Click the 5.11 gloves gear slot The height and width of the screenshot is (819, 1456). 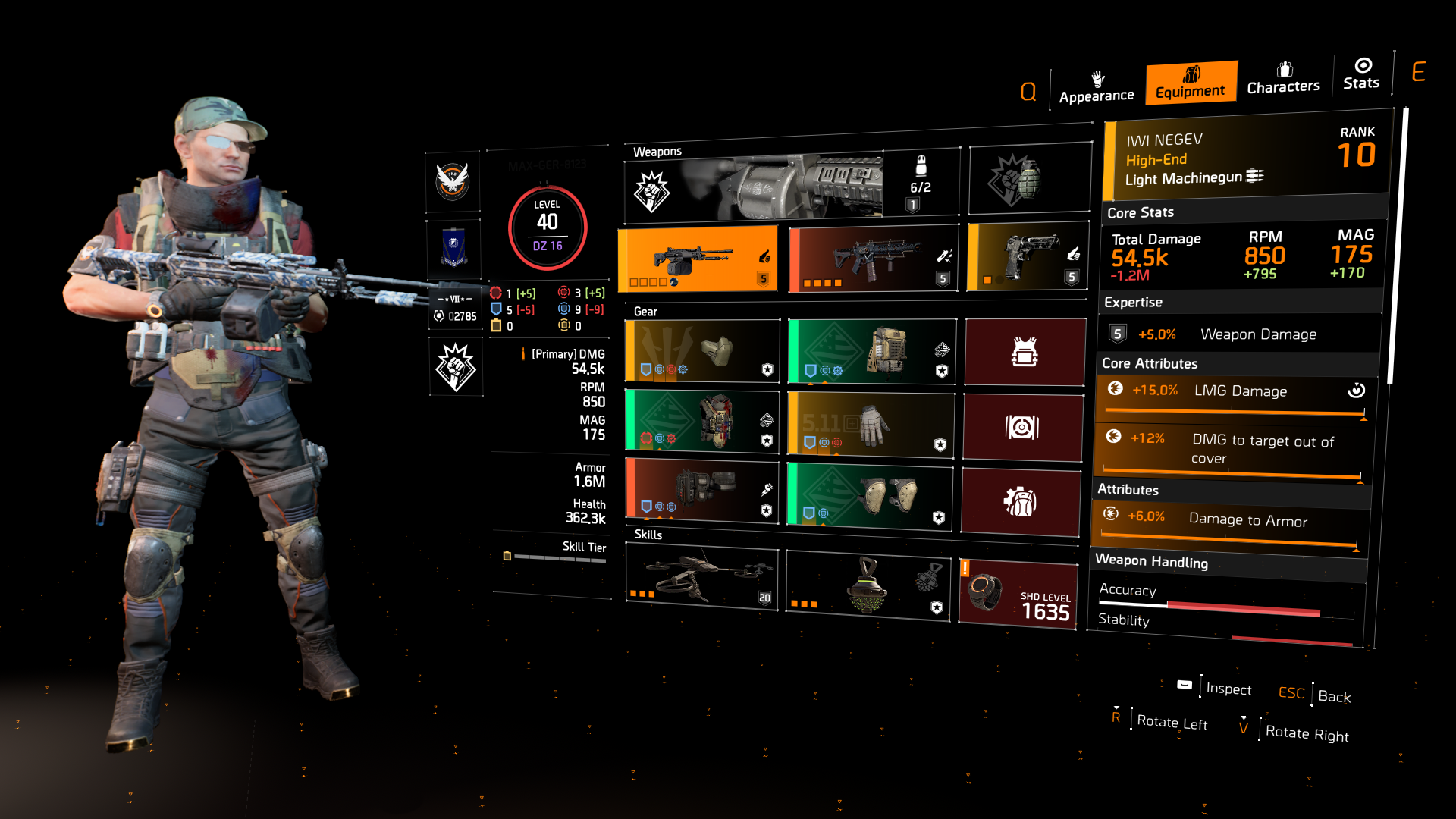[871, 425]
